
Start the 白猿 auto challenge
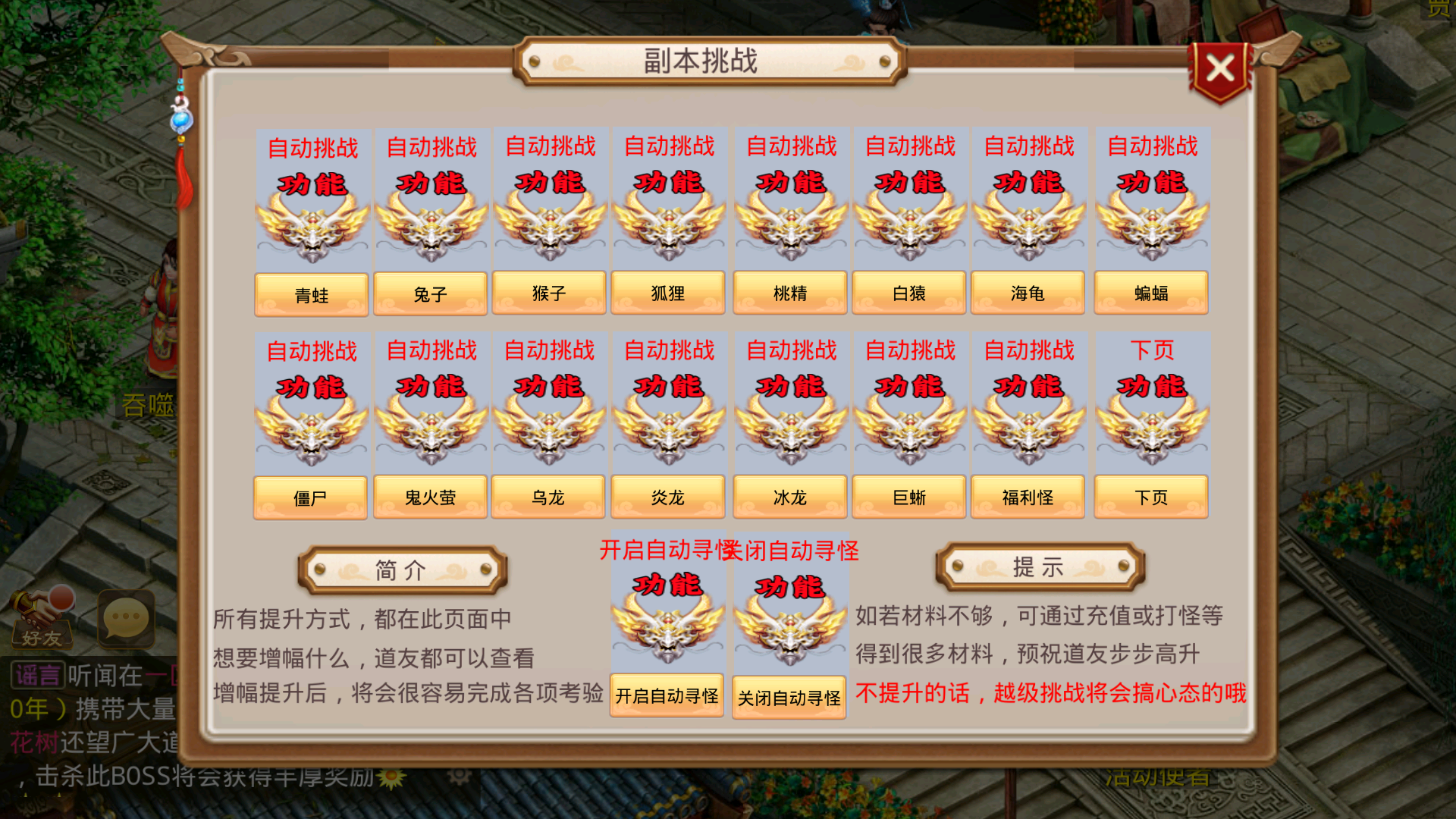click(909, 212)
